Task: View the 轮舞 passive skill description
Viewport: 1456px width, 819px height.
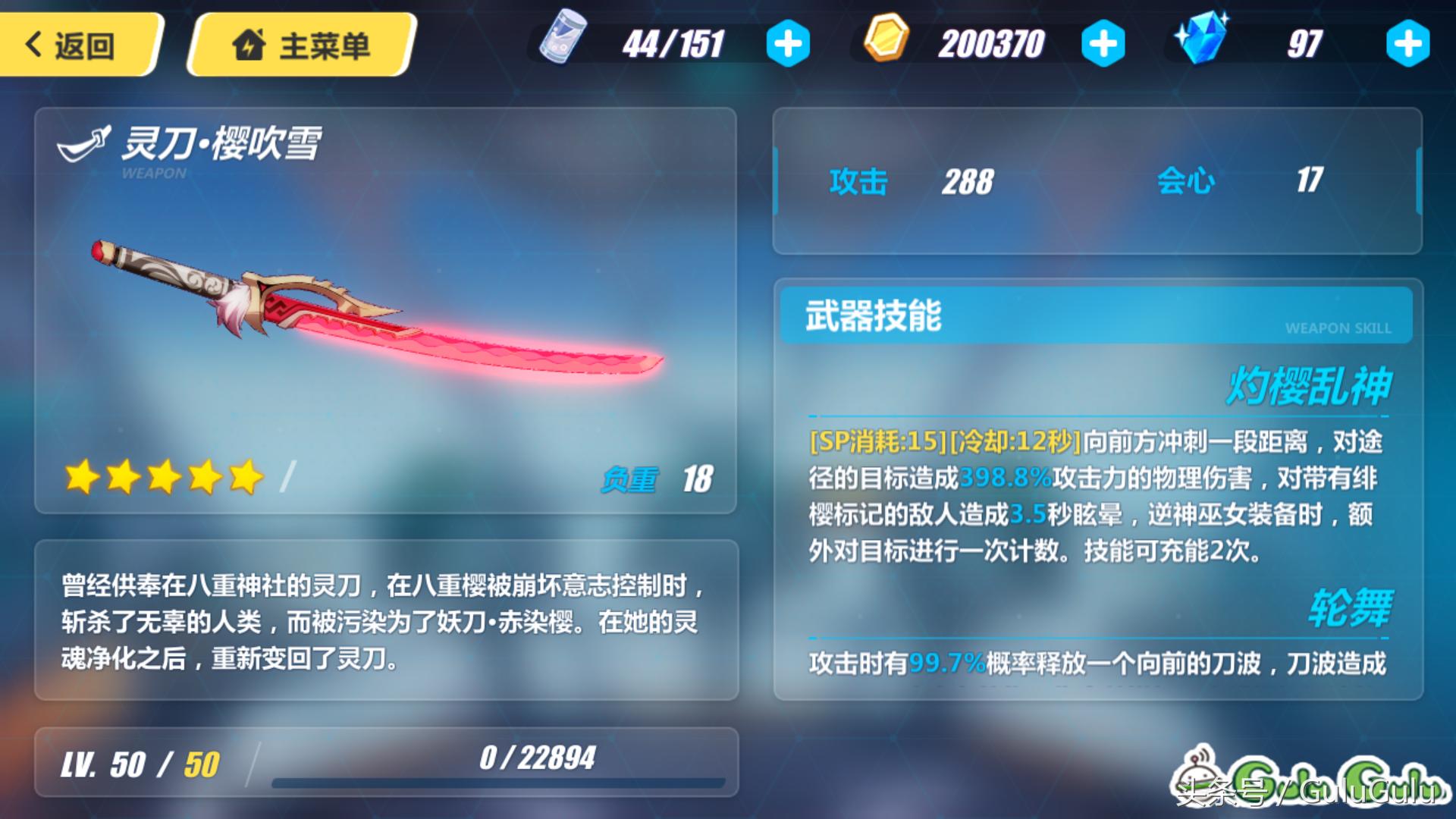Action: point(1096,663)
